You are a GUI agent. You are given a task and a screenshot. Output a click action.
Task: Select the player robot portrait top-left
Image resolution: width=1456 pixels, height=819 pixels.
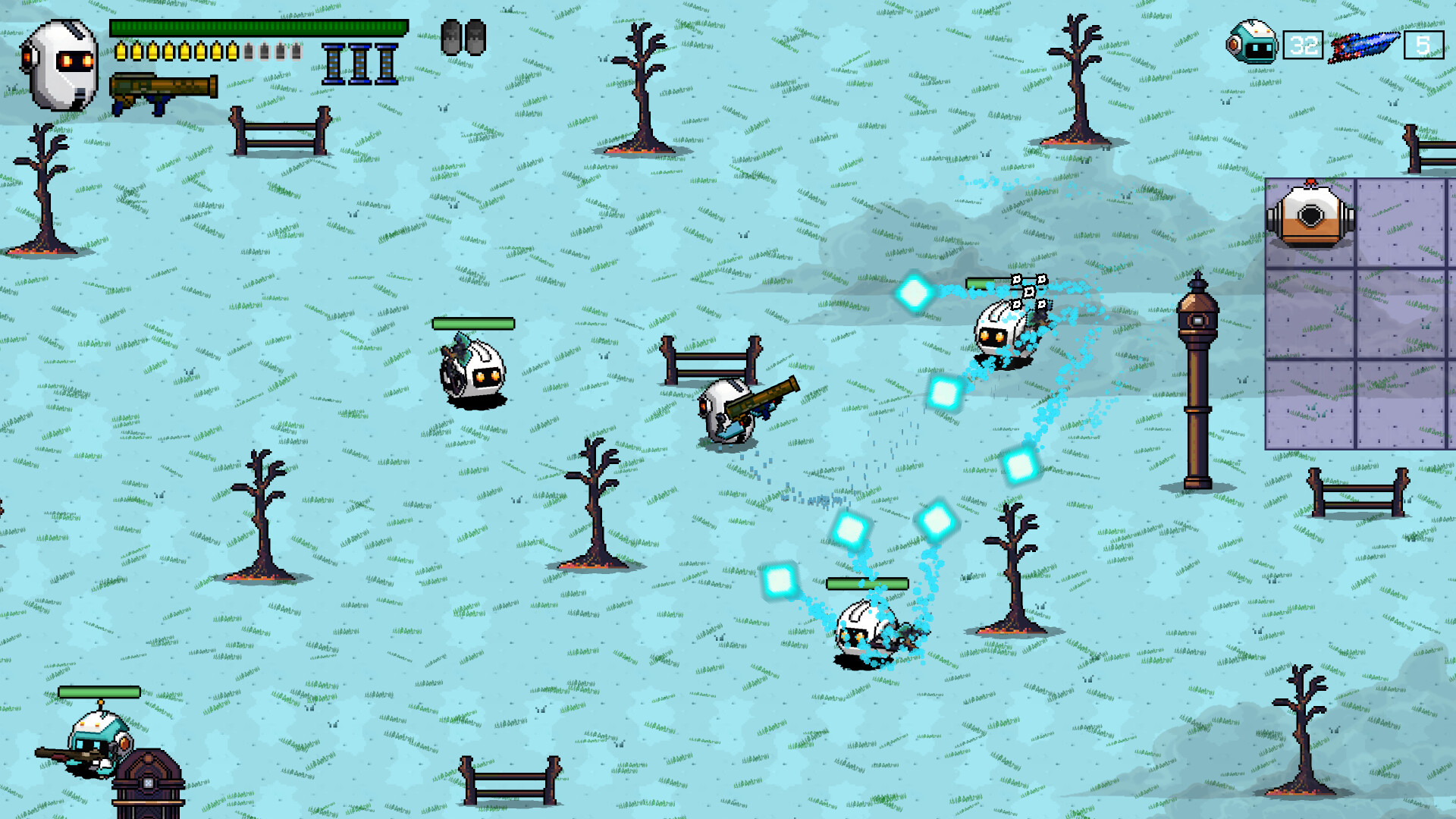(61, 64)
